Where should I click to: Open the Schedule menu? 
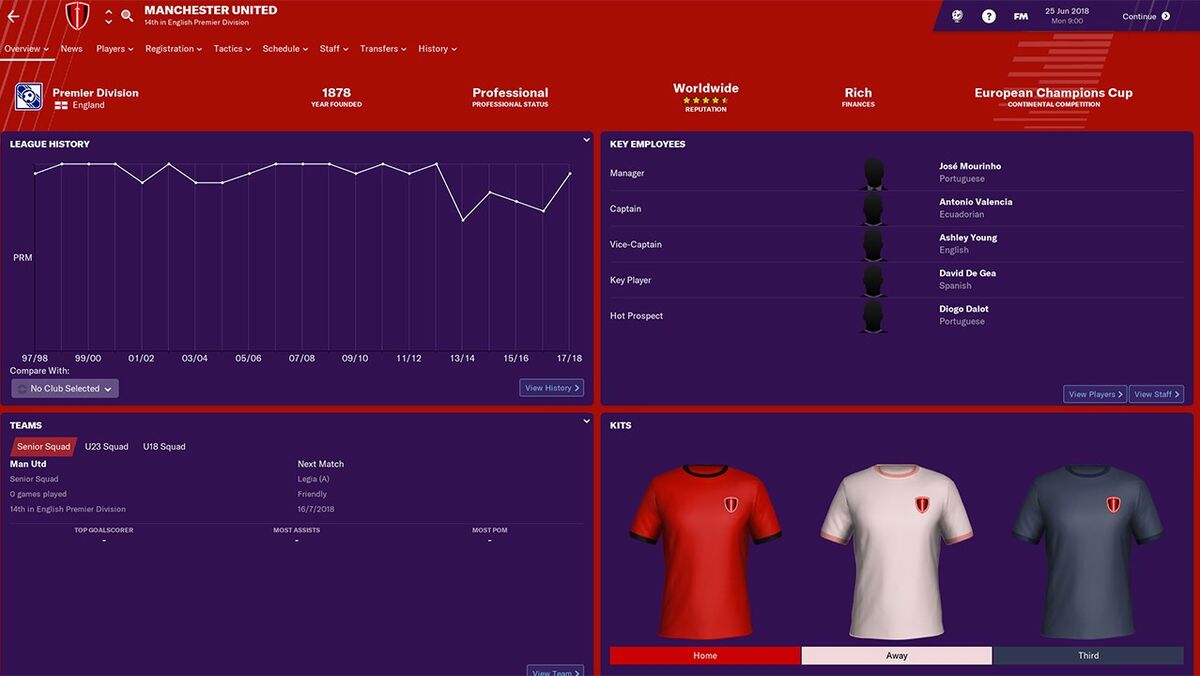click(x=285, y=49)
